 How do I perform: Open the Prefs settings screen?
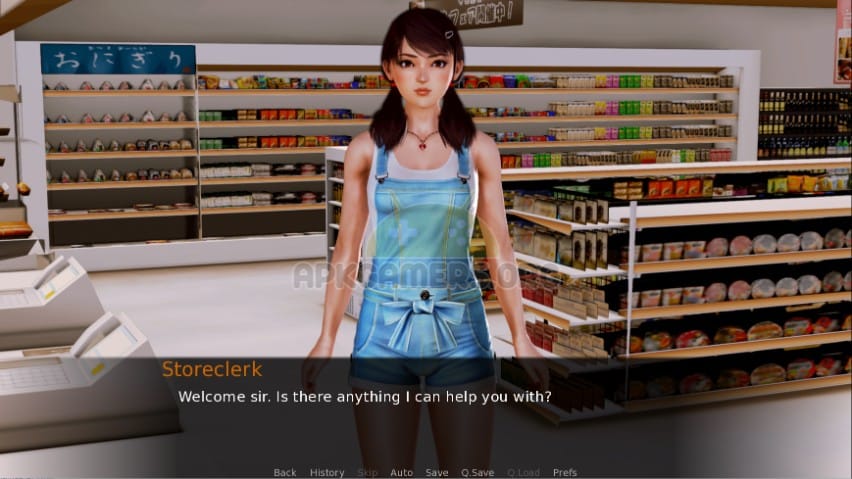565,472
